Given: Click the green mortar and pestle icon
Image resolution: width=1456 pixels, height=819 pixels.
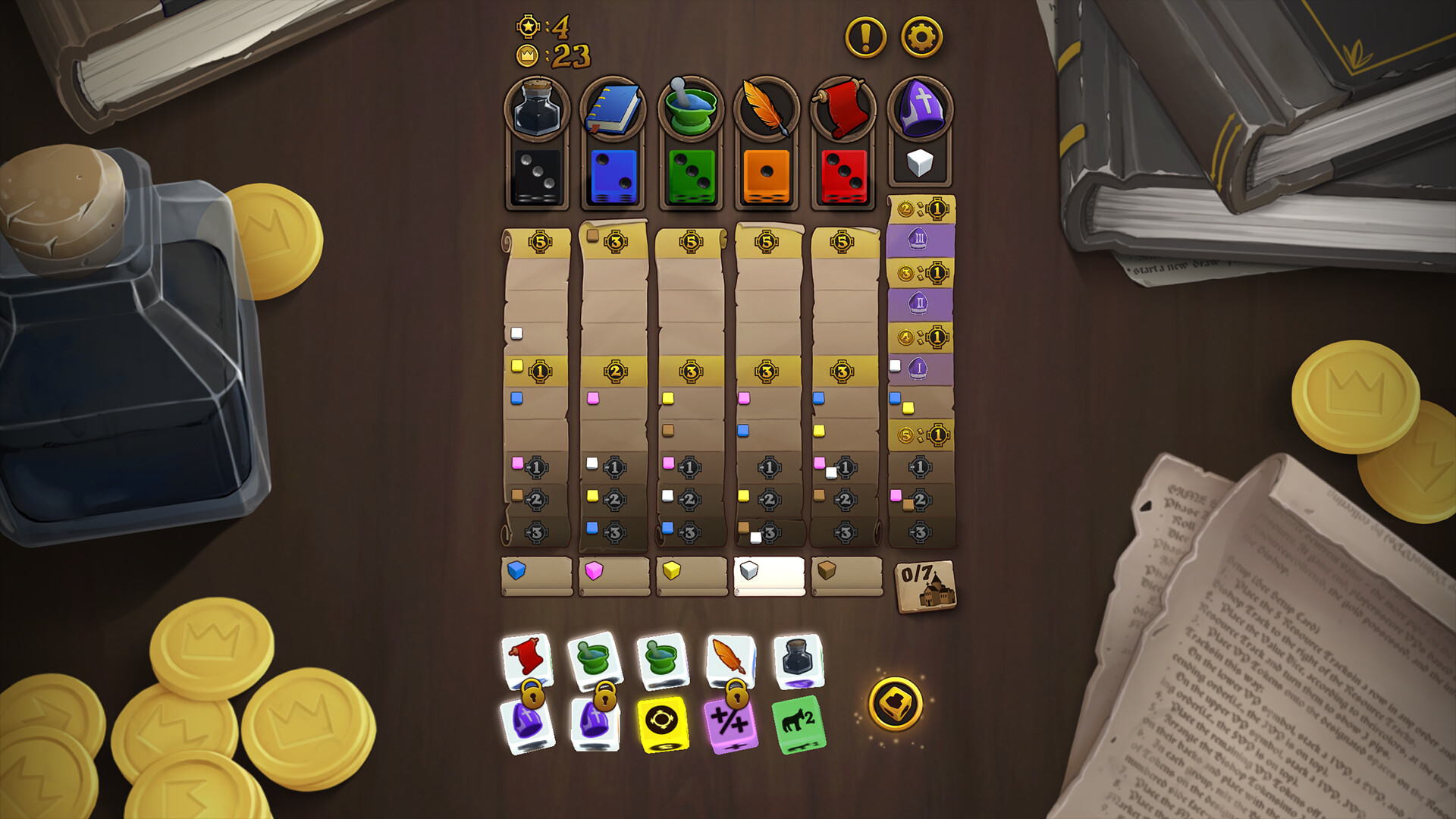Looking at the screenshot, I should click(x=690, y=106).
